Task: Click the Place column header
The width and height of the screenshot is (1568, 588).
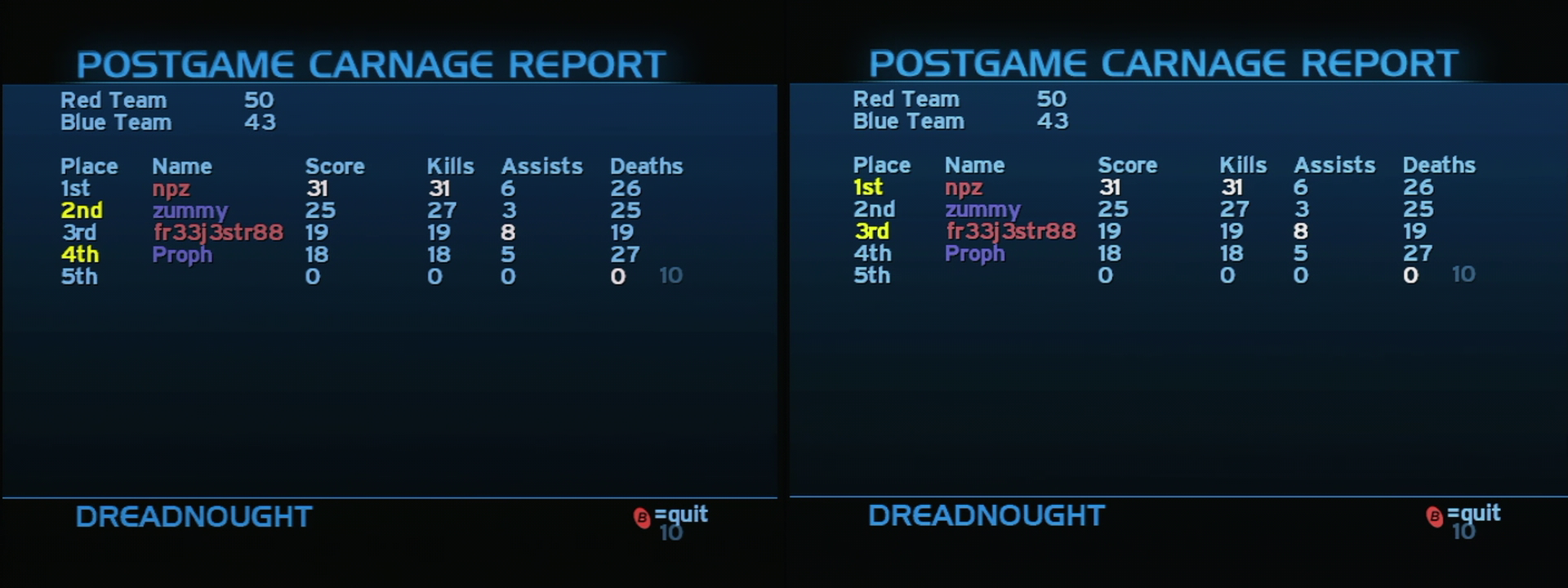Action: 89,166
